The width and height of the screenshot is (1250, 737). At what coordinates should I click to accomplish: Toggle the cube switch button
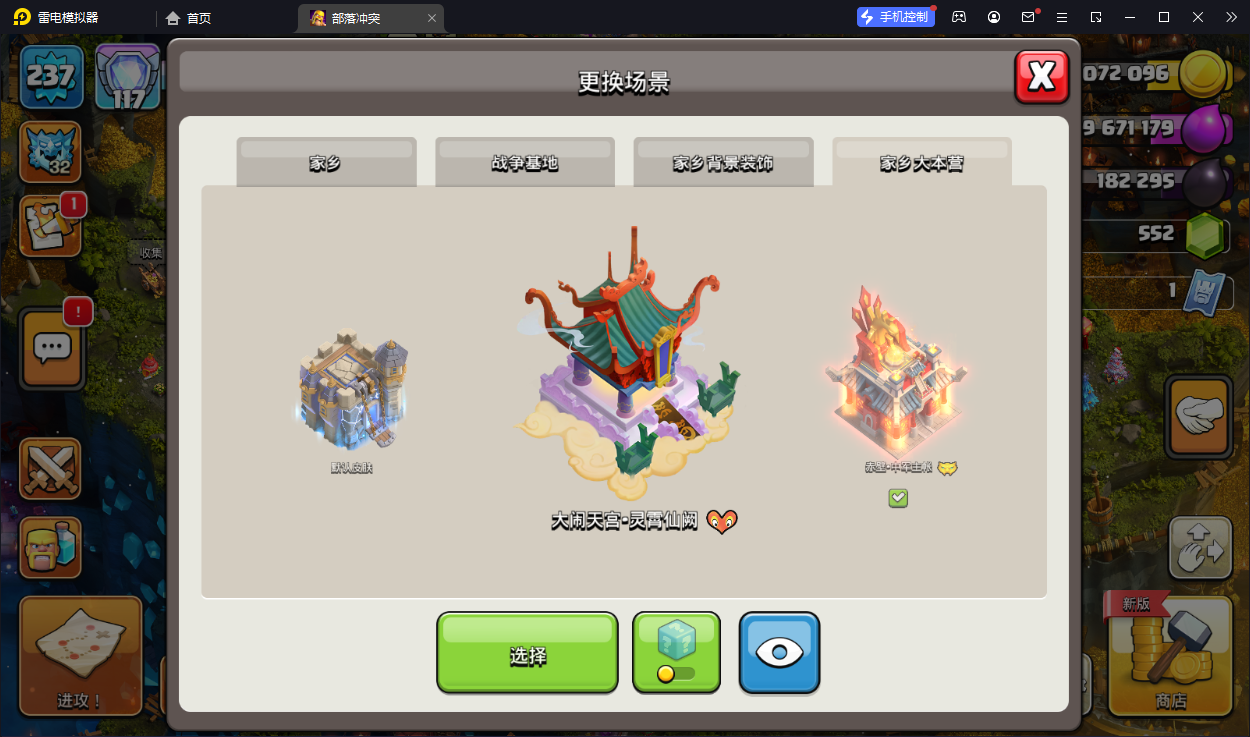click(676, 653)
